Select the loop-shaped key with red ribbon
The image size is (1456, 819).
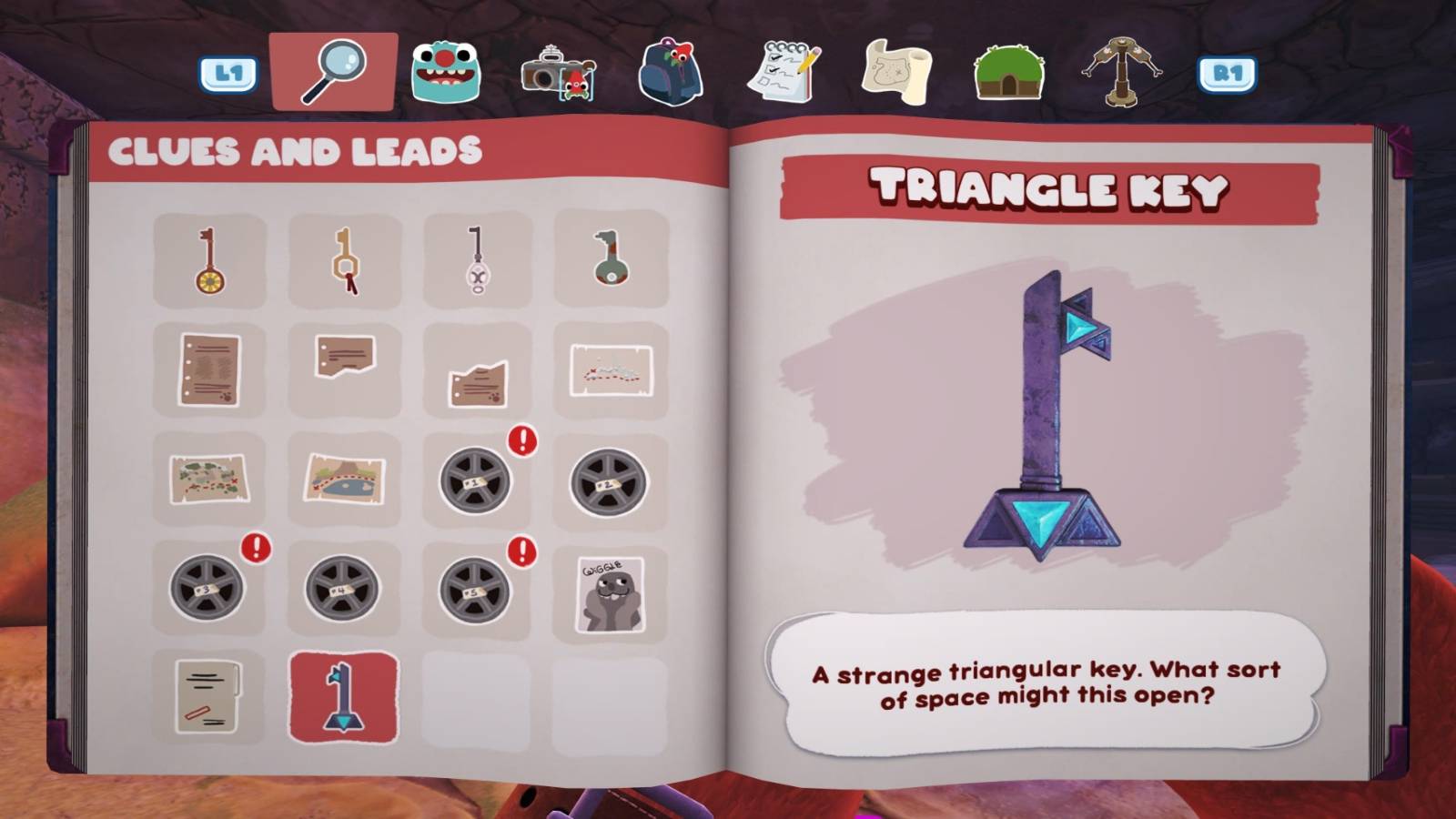tap(341, 259)
